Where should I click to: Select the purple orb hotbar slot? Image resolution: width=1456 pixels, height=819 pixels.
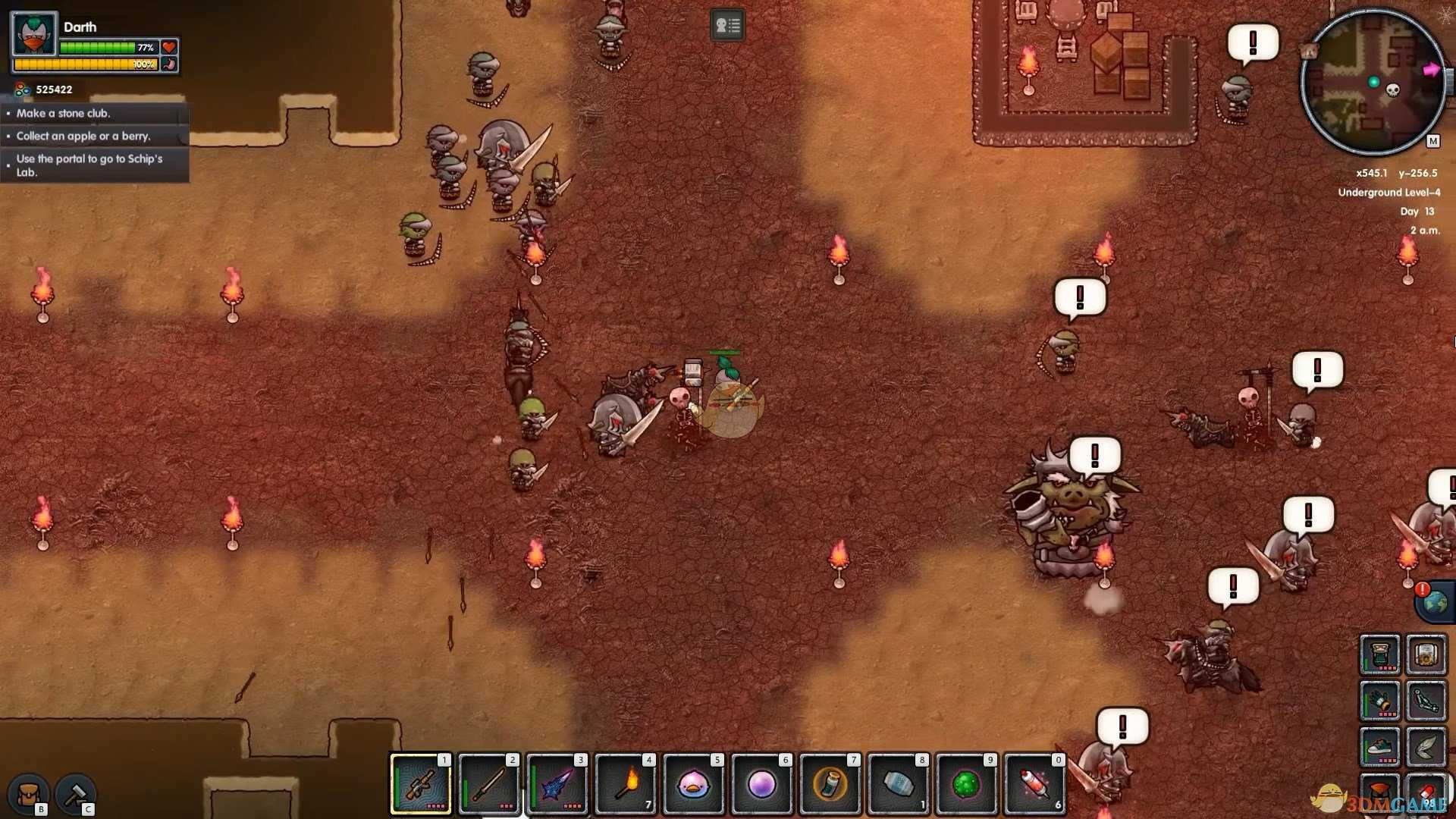(762, 785)
